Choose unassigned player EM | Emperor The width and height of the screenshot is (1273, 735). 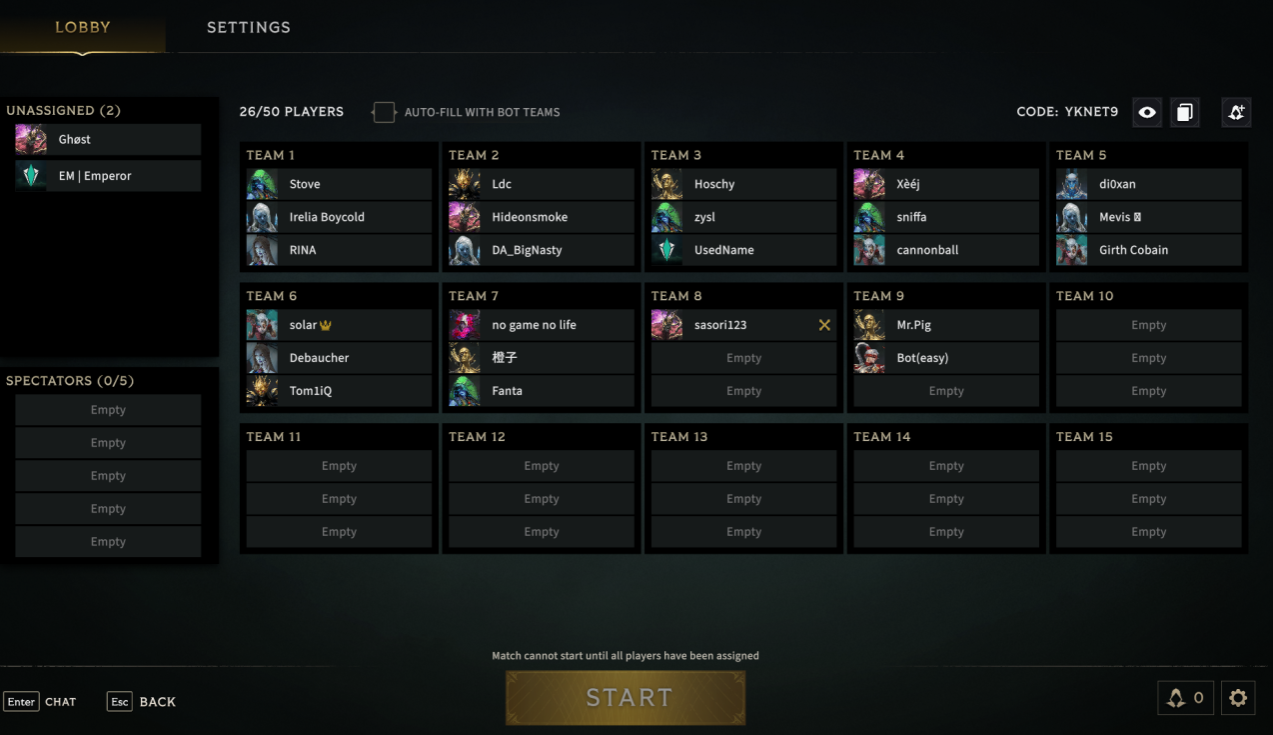108,176
